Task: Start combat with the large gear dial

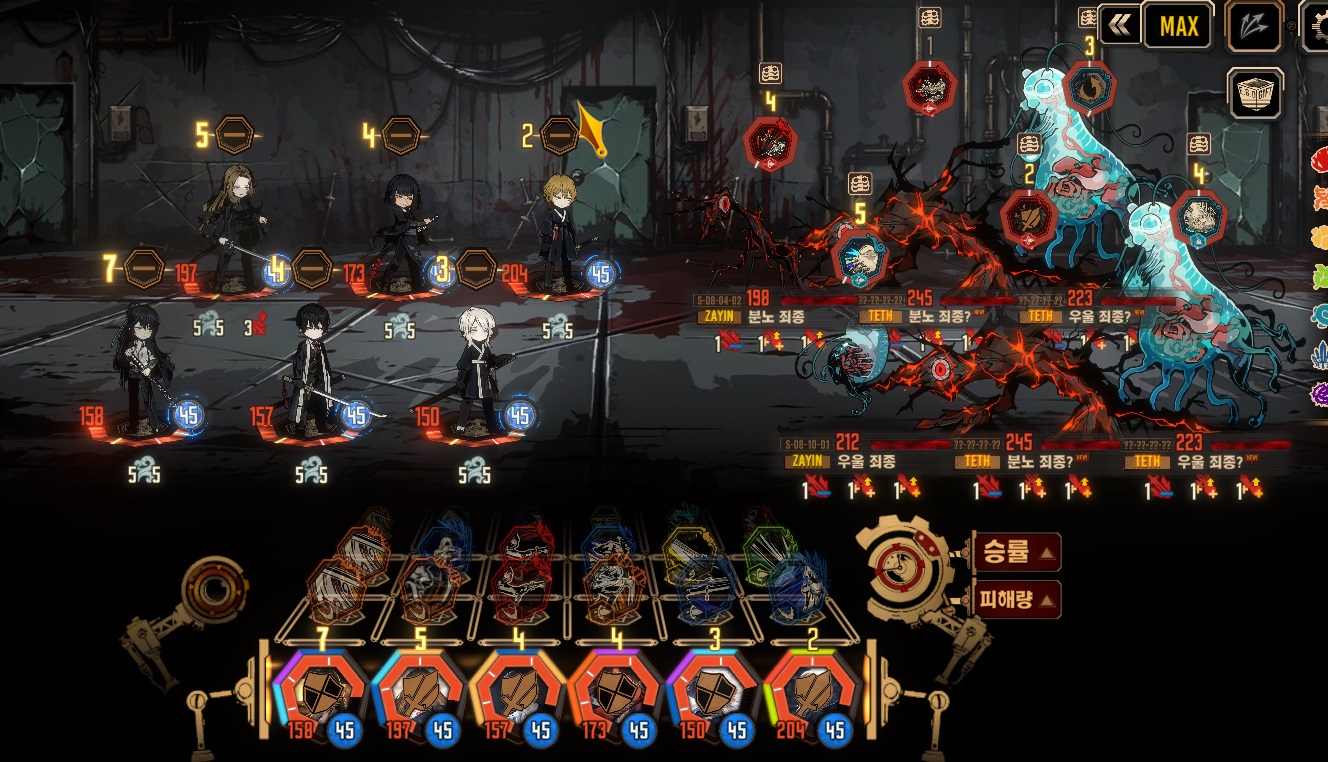Action: pyautogui.click(x=902, y=572)
